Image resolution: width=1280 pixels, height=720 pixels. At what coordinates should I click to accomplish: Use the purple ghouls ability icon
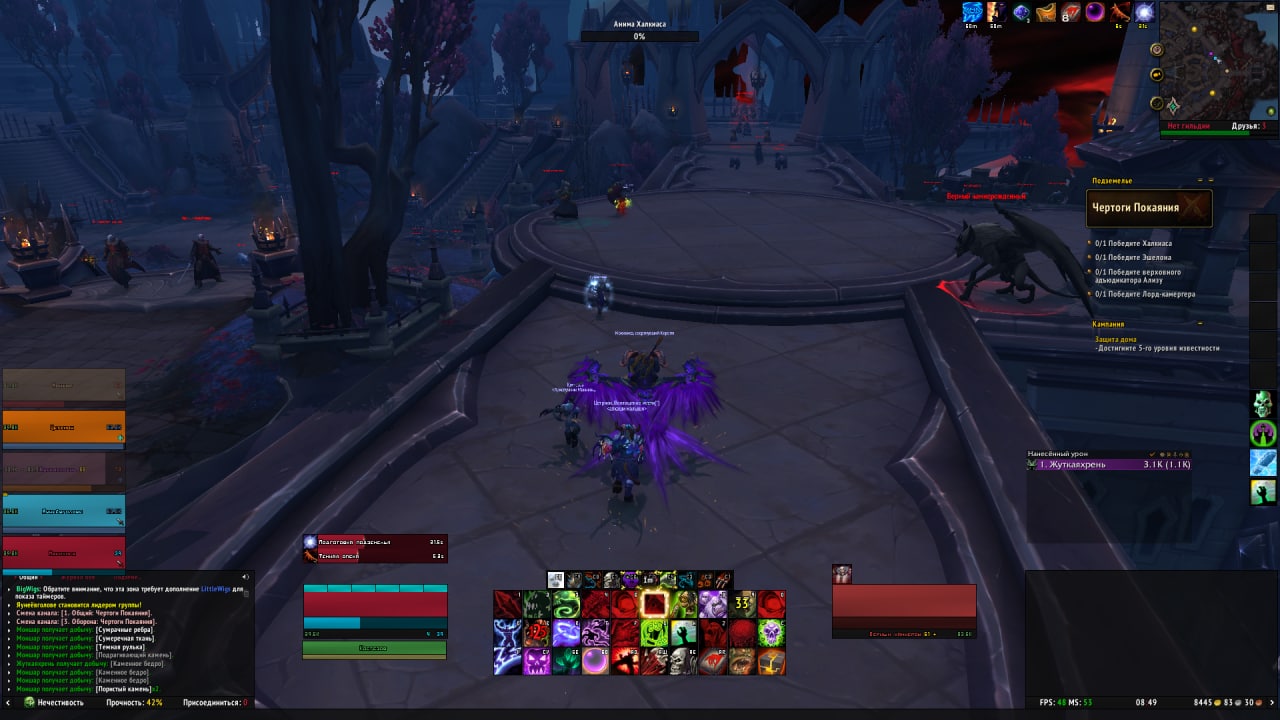(596, 633)
